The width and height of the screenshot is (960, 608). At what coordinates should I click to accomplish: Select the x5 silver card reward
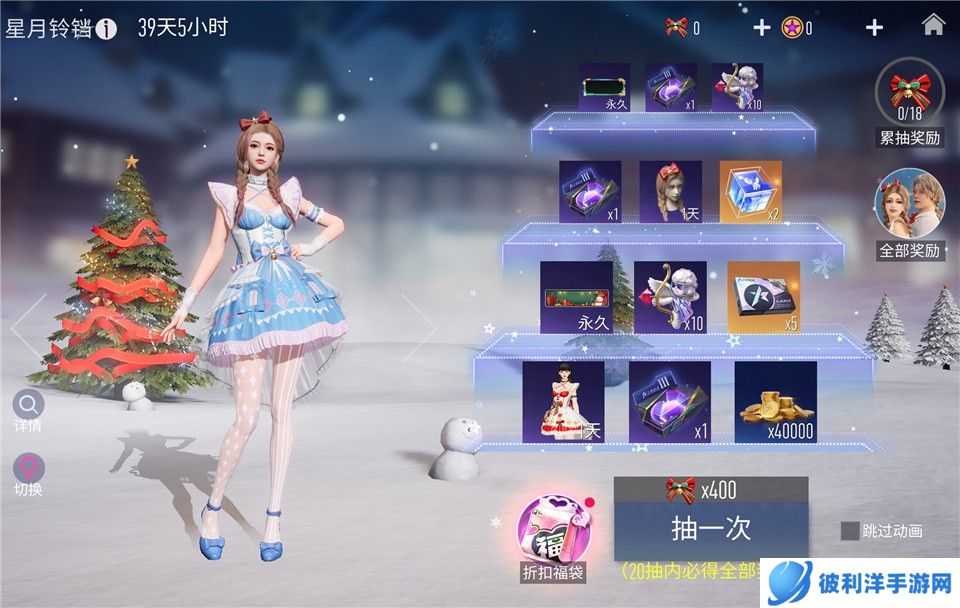coord(764,298)
